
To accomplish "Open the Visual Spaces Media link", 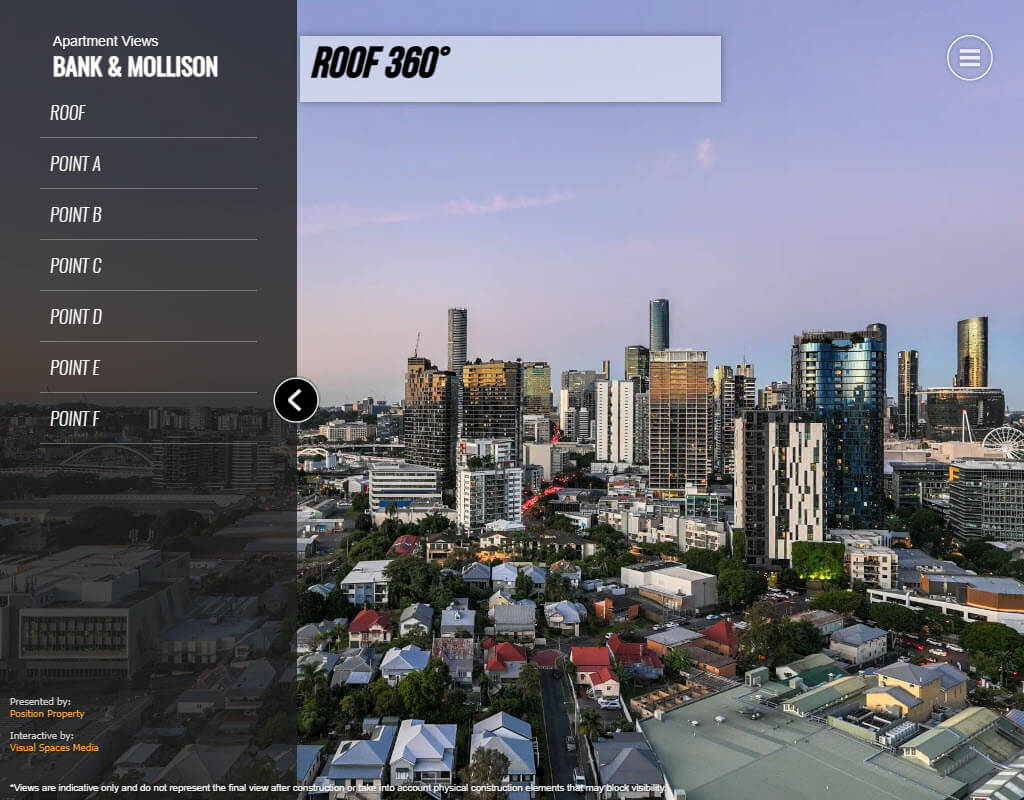I will point(54,748).
